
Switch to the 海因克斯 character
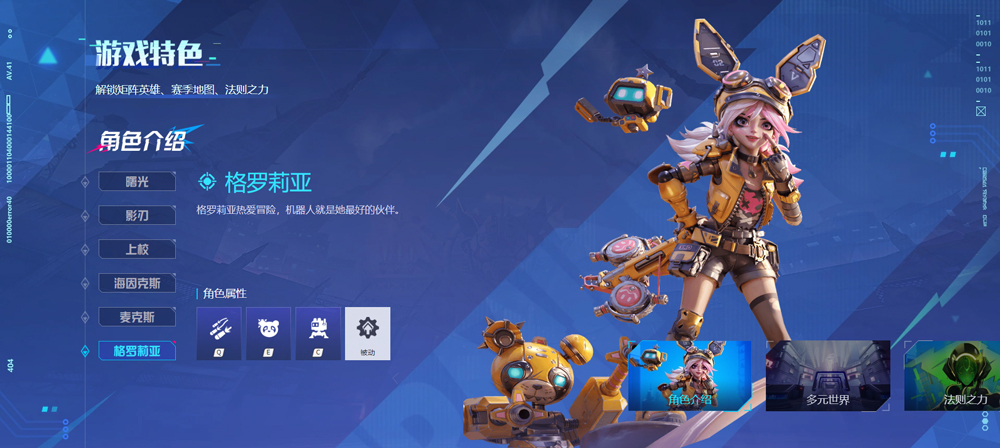(x=137, y=283)
